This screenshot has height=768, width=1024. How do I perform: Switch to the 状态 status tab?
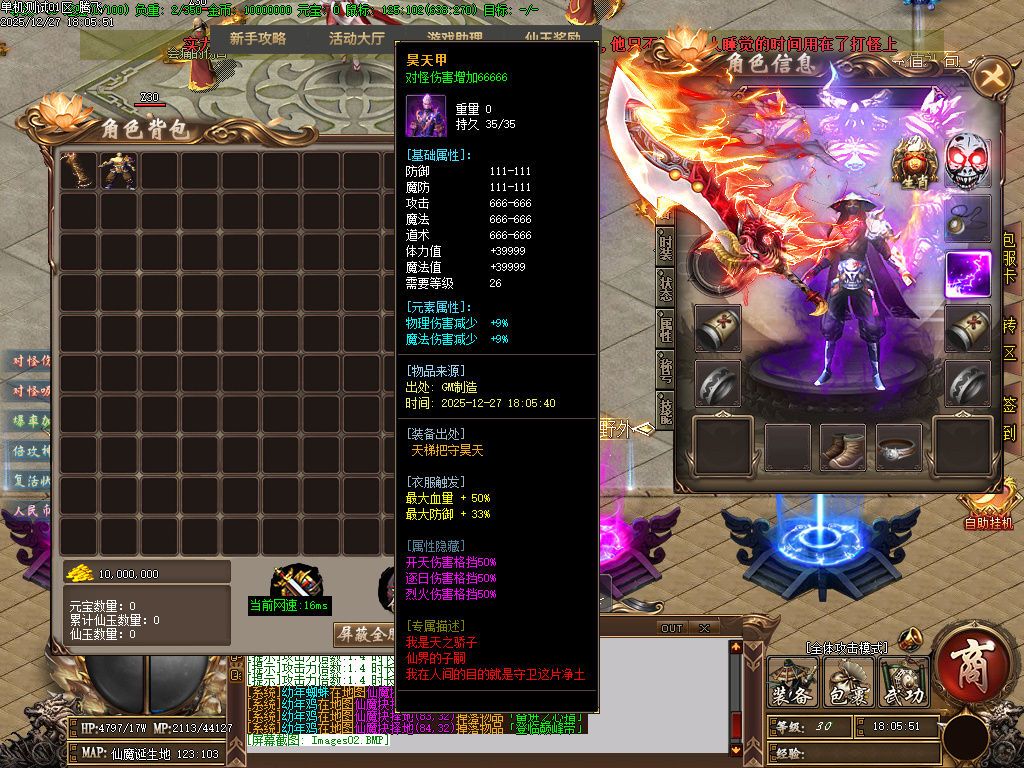665,285
